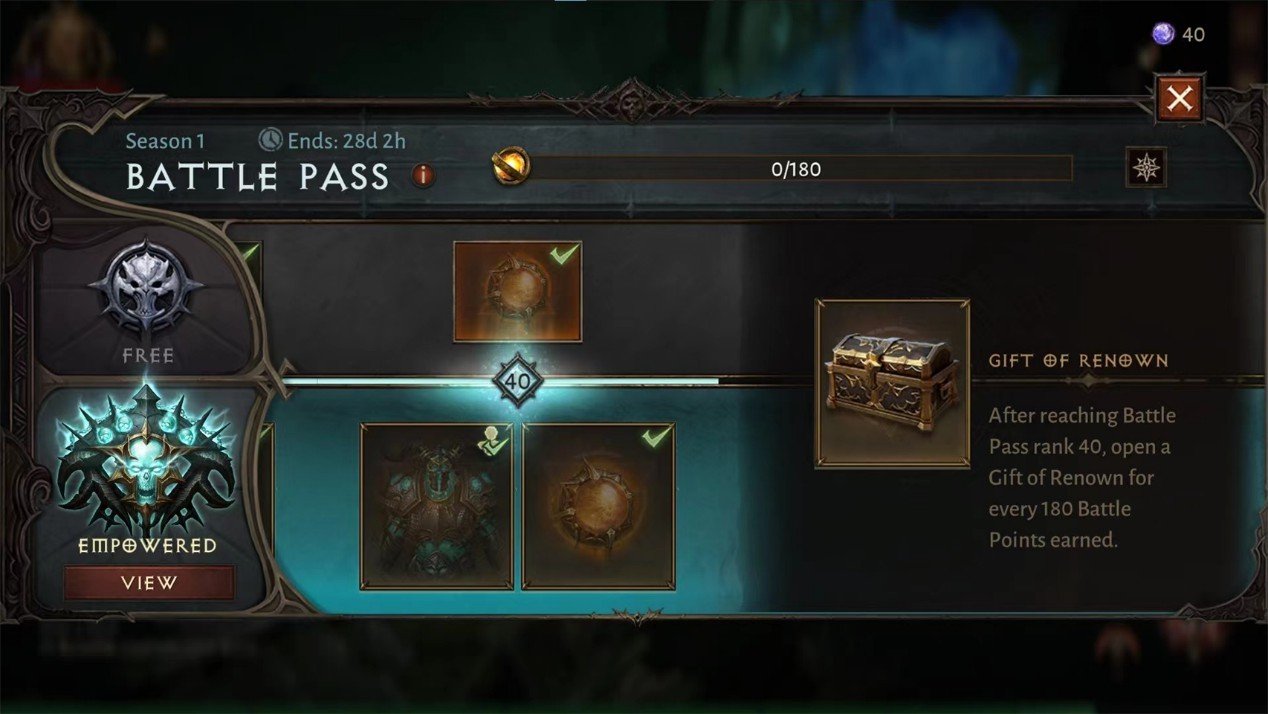Click the Battle Points coin icon
Screen dimensions: 1268x714
click(x=511, y=166)
